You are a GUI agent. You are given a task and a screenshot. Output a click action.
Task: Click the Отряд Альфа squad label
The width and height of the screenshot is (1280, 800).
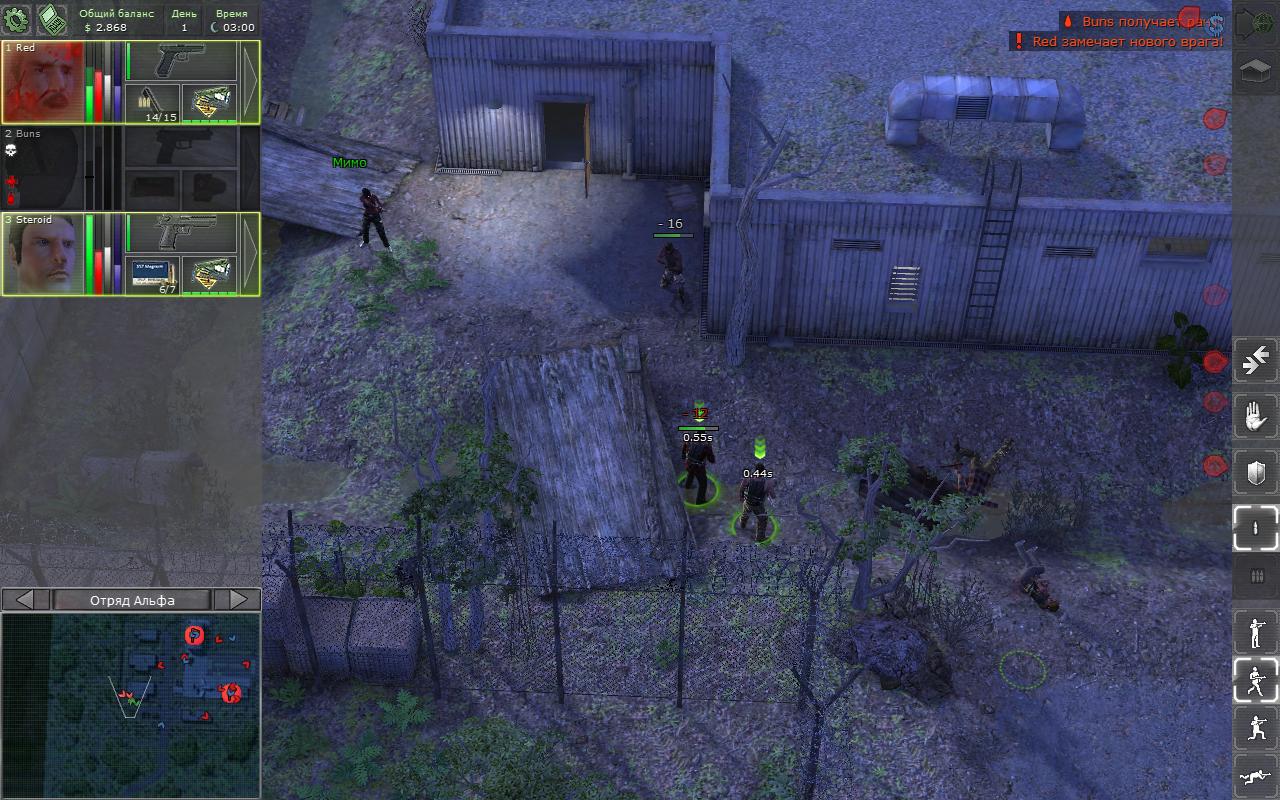(x=132, y=600)
